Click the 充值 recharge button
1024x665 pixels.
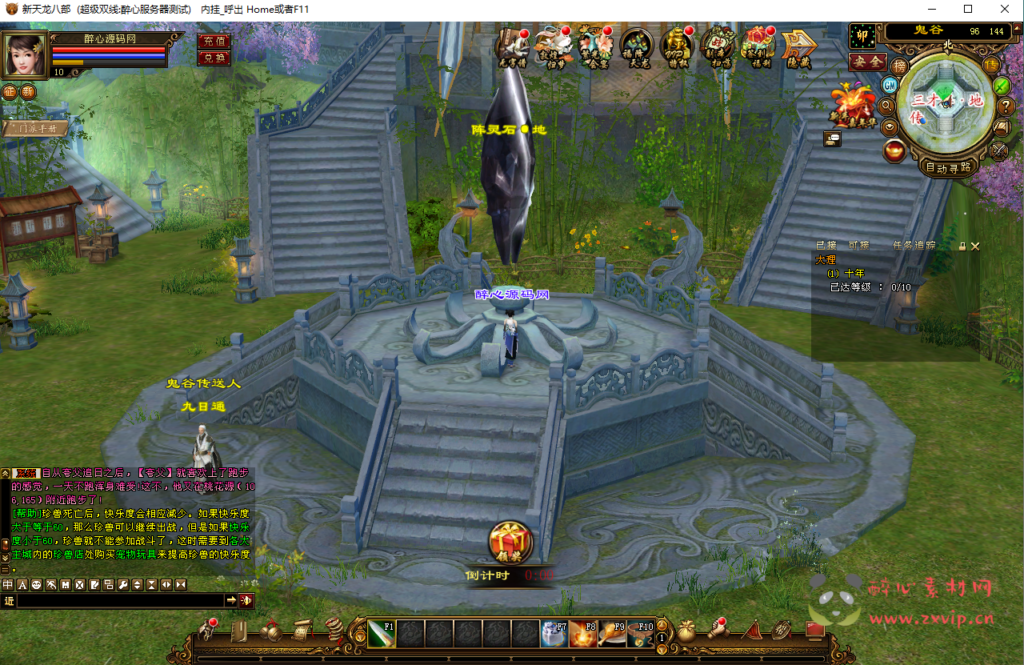214,42
